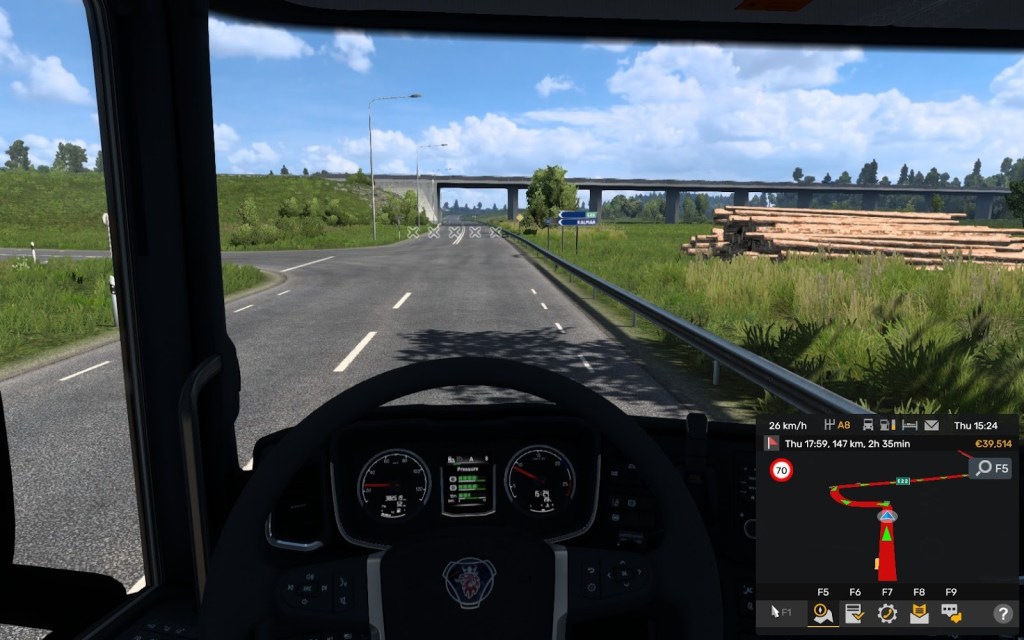Click the red destination flag icon
This screenshot has width=1024, height=640.
tap(772, 443)
